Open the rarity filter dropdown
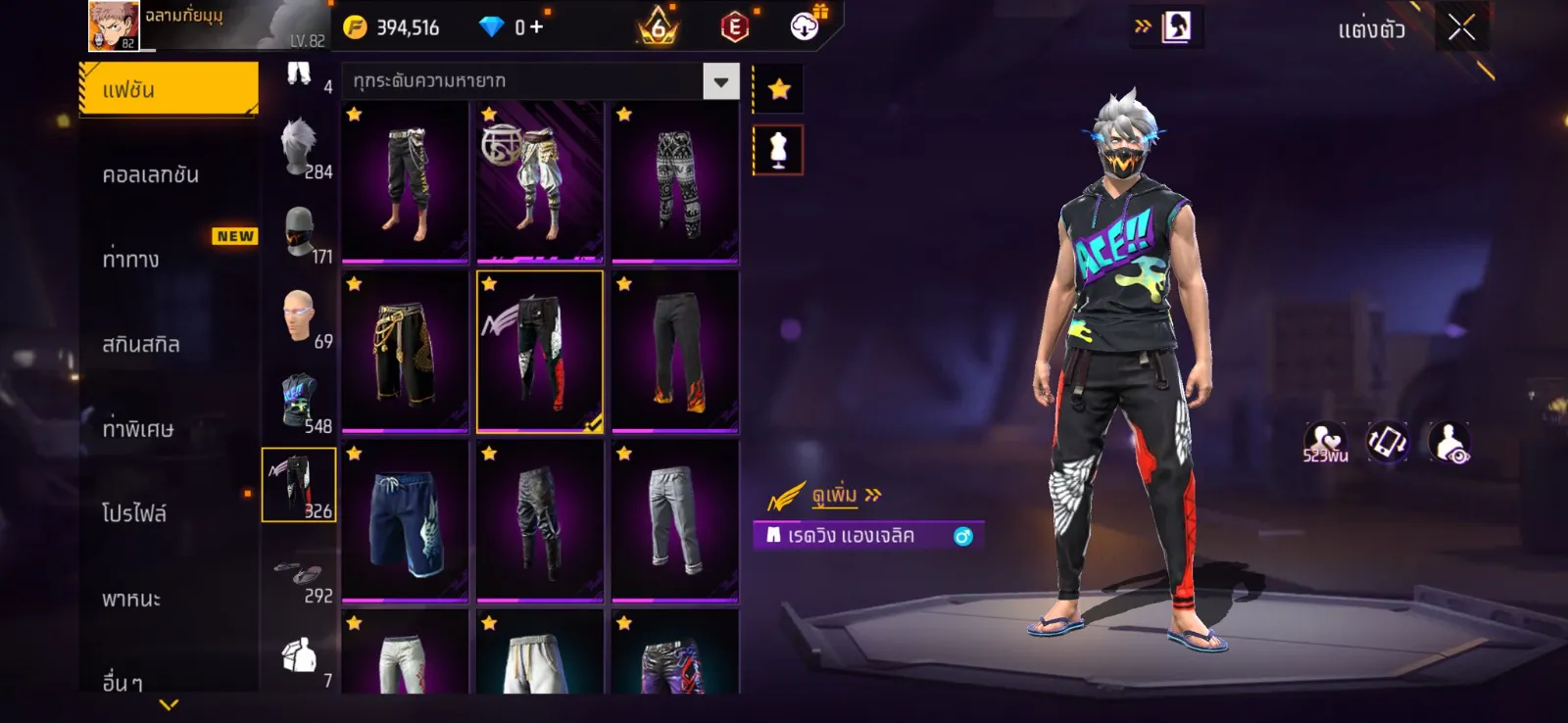 [721, 81]
